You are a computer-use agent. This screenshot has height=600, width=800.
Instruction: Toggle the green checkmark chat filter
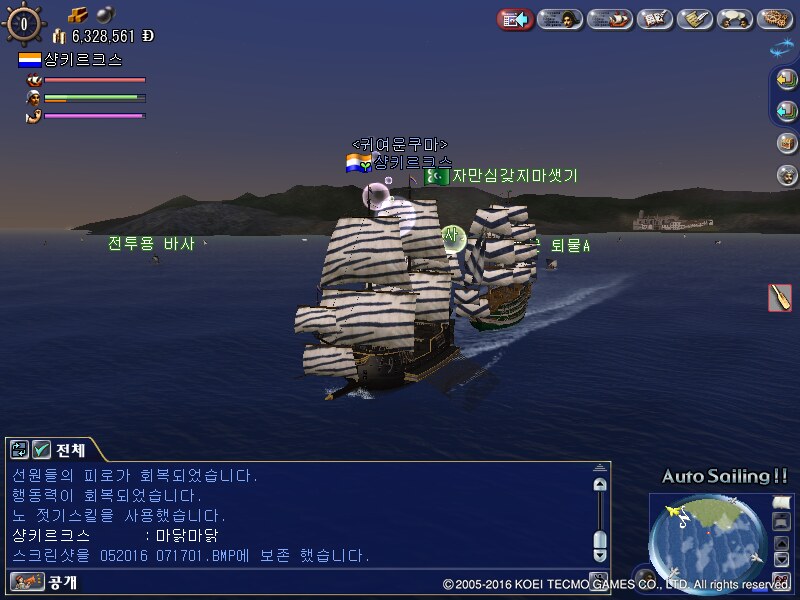pyautogui.click(x=41, y=449)
